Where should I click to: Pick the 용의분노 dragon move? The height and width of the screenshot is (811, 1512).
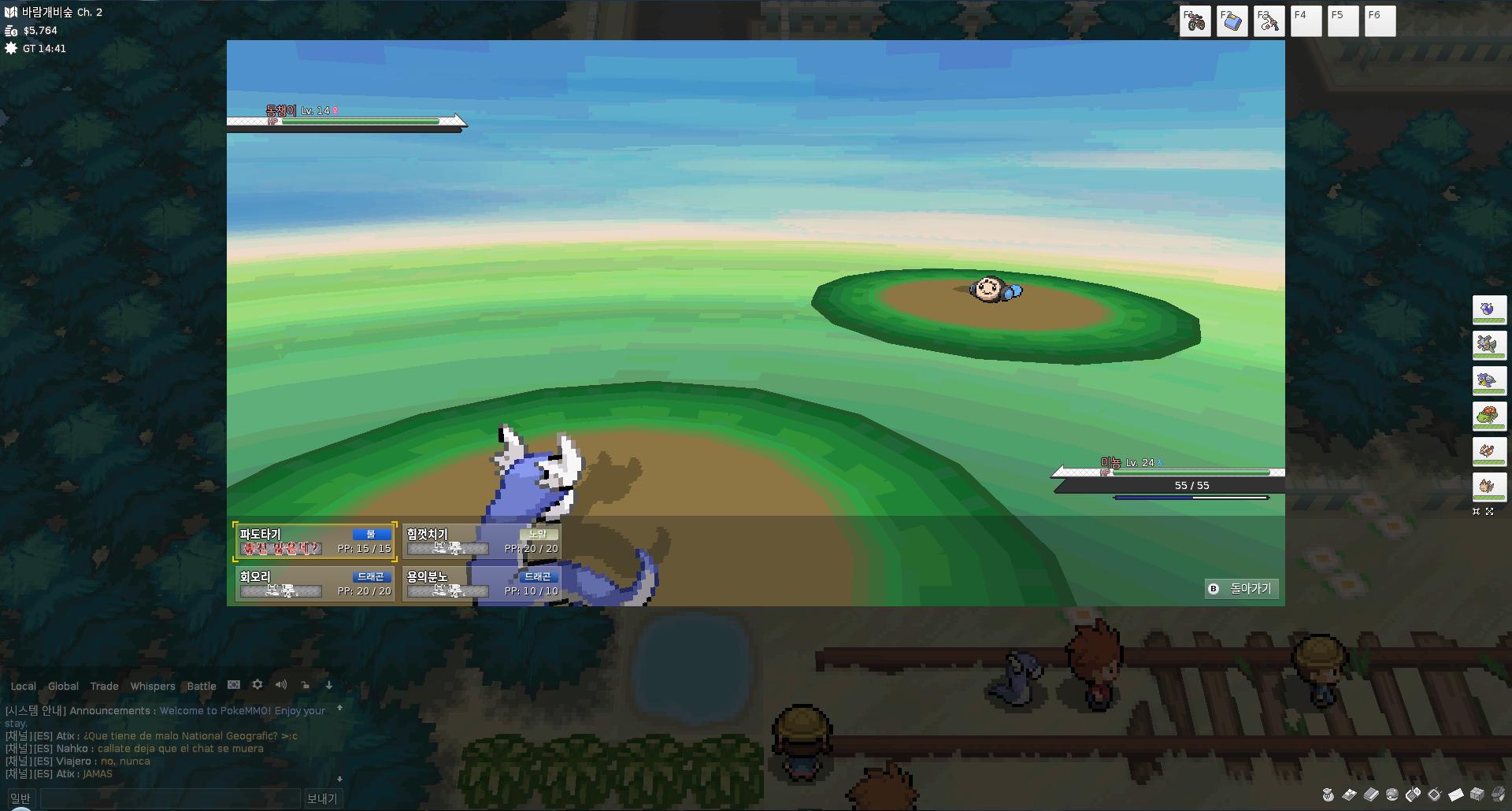click(482, 583)
